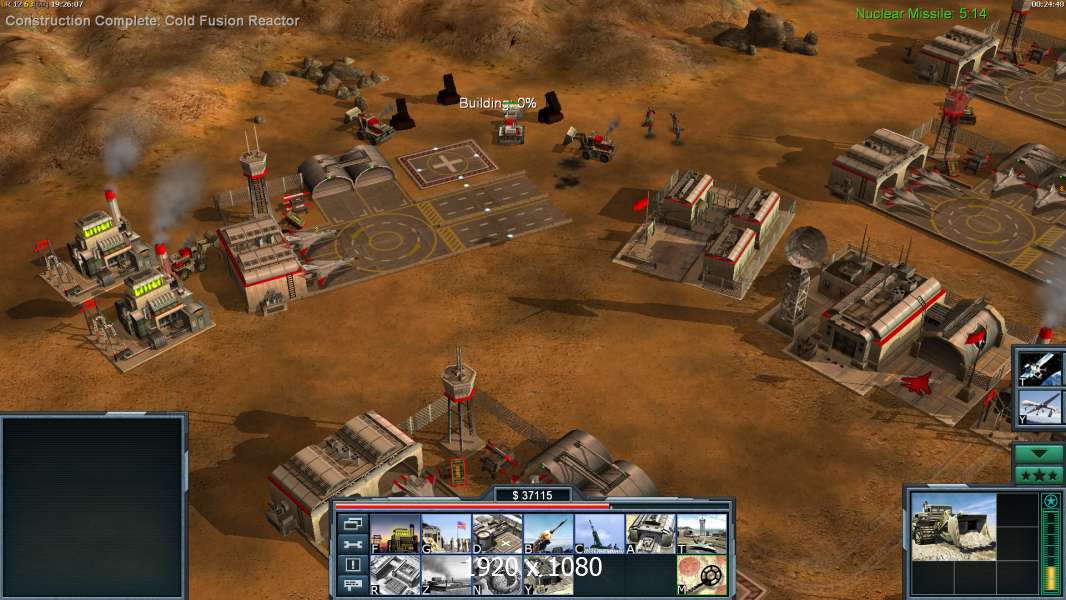1066x600 pixels.
Task: Click the overlapping windows button left of build icons
Action: click(352, 524)
